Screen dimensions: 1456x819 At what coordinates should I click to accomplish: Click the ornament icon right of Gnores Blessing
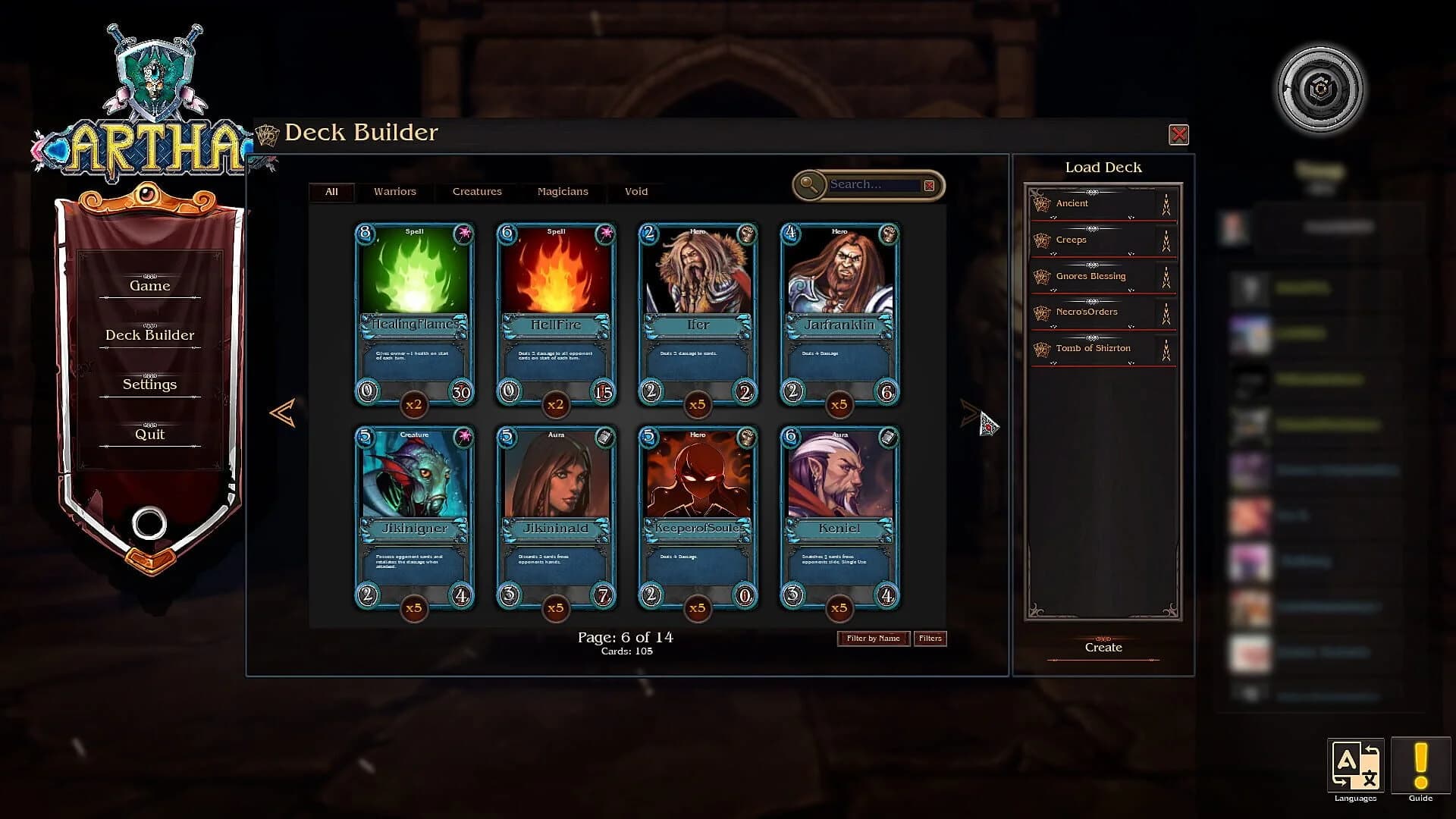tap(1165, 277)
